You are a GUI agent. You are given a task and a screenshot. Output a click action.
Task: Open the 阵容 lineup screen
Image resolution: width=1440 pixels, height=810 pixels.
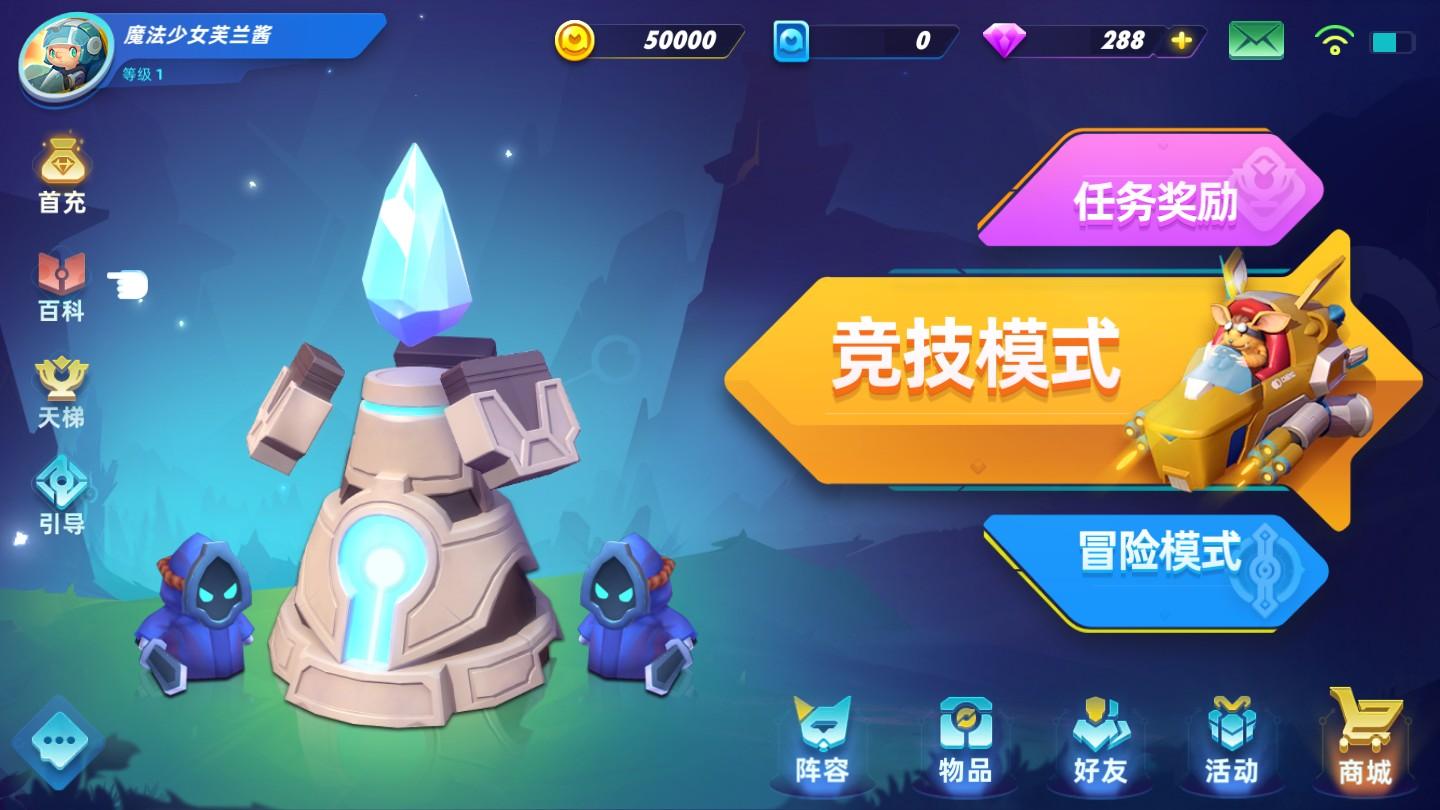[x=822, y=745]
